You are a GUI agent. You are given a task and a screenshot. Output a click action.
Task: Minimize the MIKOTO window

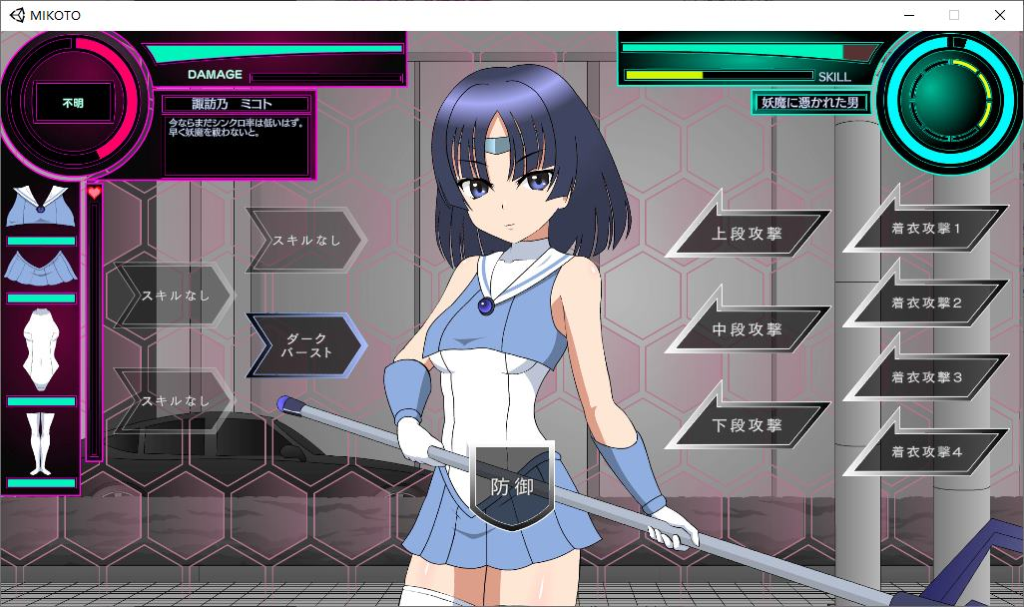click(908, 15)
